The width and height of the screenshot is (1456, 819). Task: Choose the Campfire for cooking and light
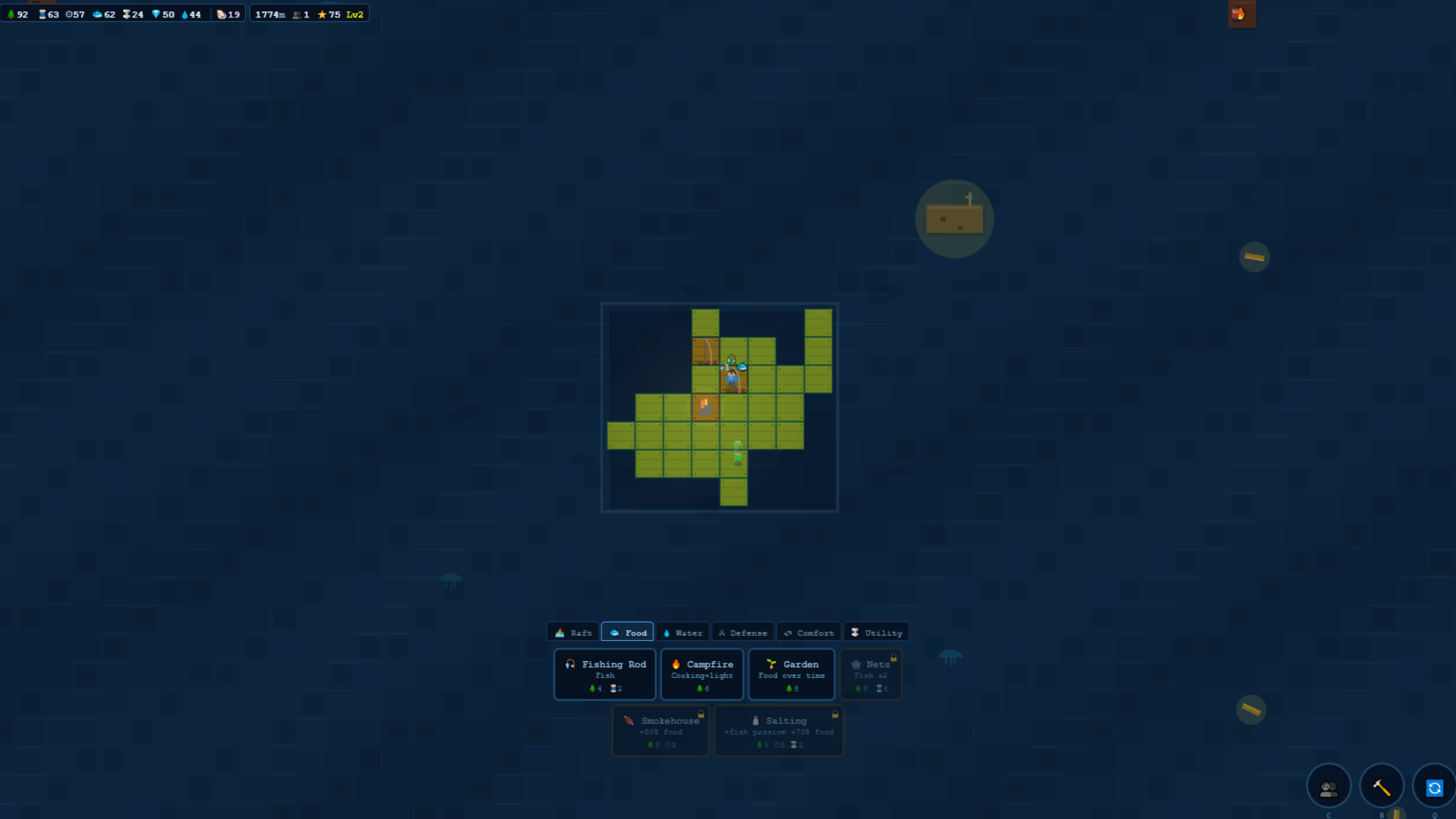[x=702, y=674]
